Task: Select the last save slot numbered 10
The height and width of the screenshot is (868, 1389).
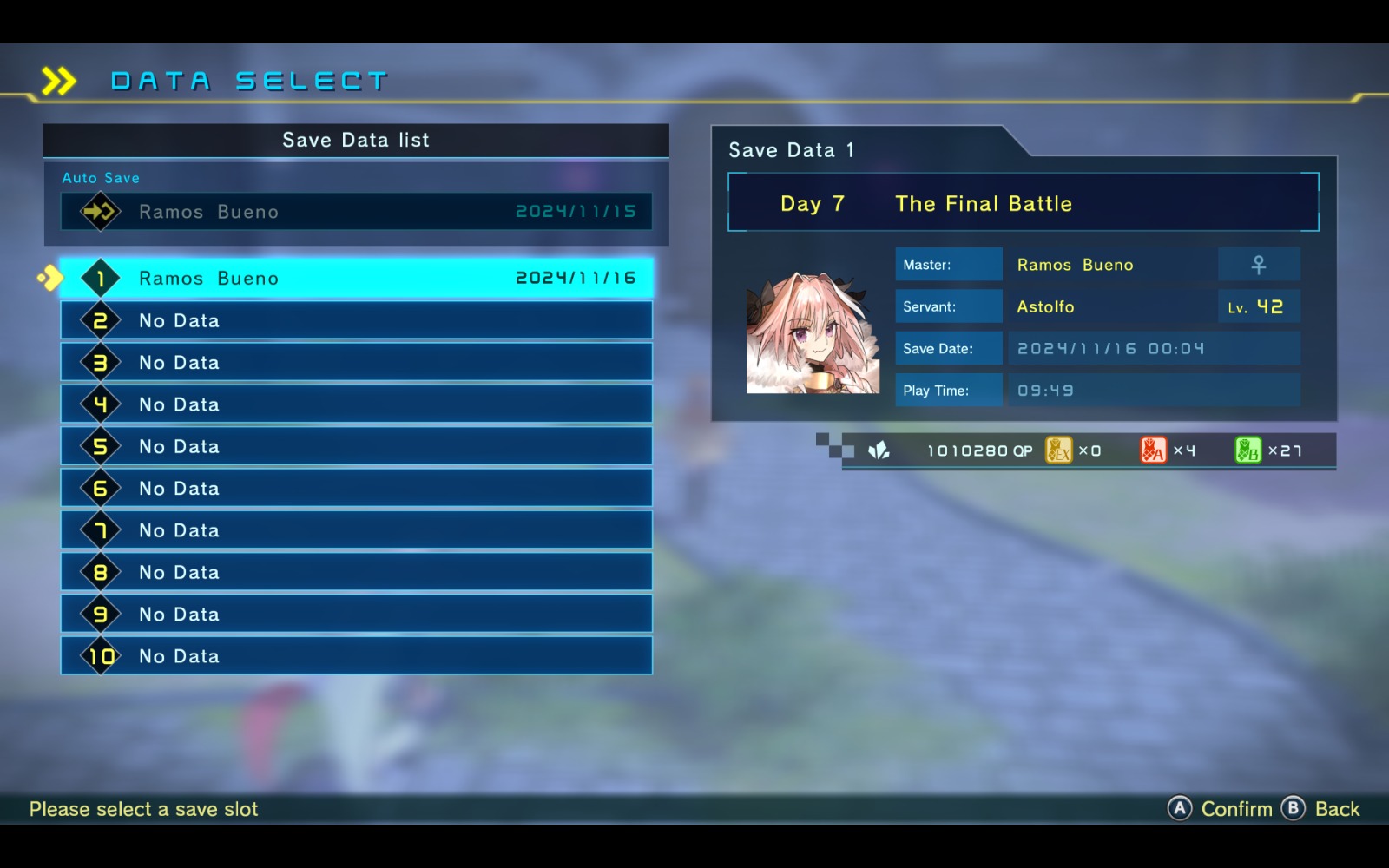Action: 356,656
